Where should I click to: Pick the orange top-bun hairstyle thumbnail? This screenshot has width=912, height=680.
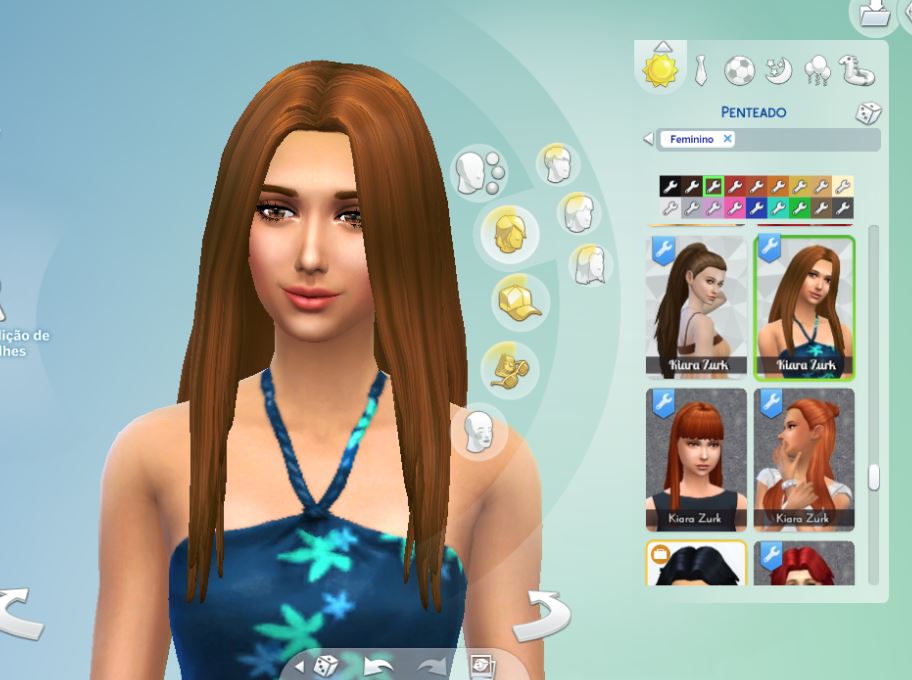(x=803, y=459)
